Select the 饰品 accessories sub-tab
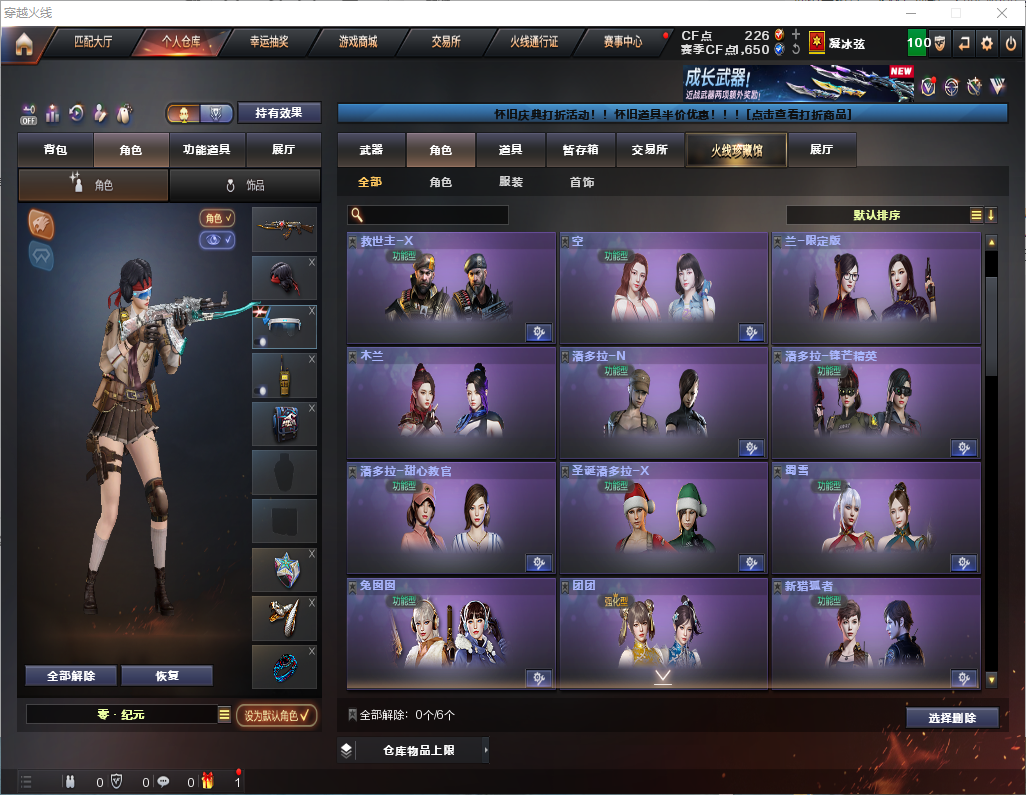The height and width of the screenshot is (795, 1026). (x=245, y=185)
